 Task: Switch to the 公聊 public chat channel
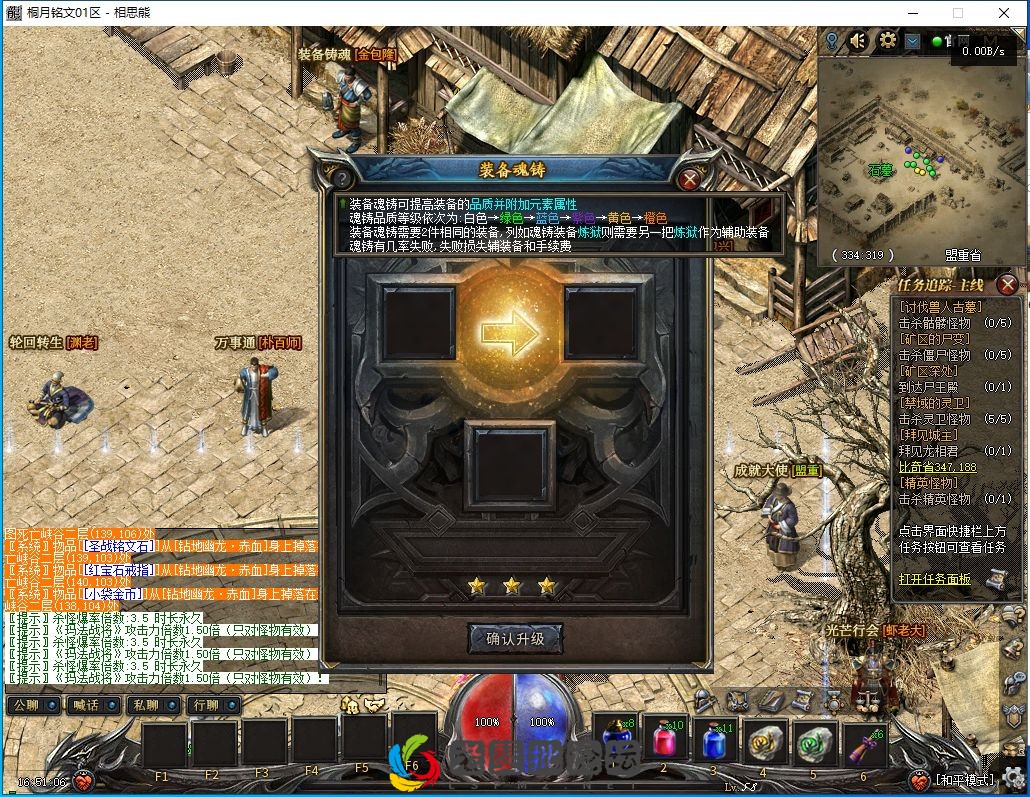(x=31, y=705)
